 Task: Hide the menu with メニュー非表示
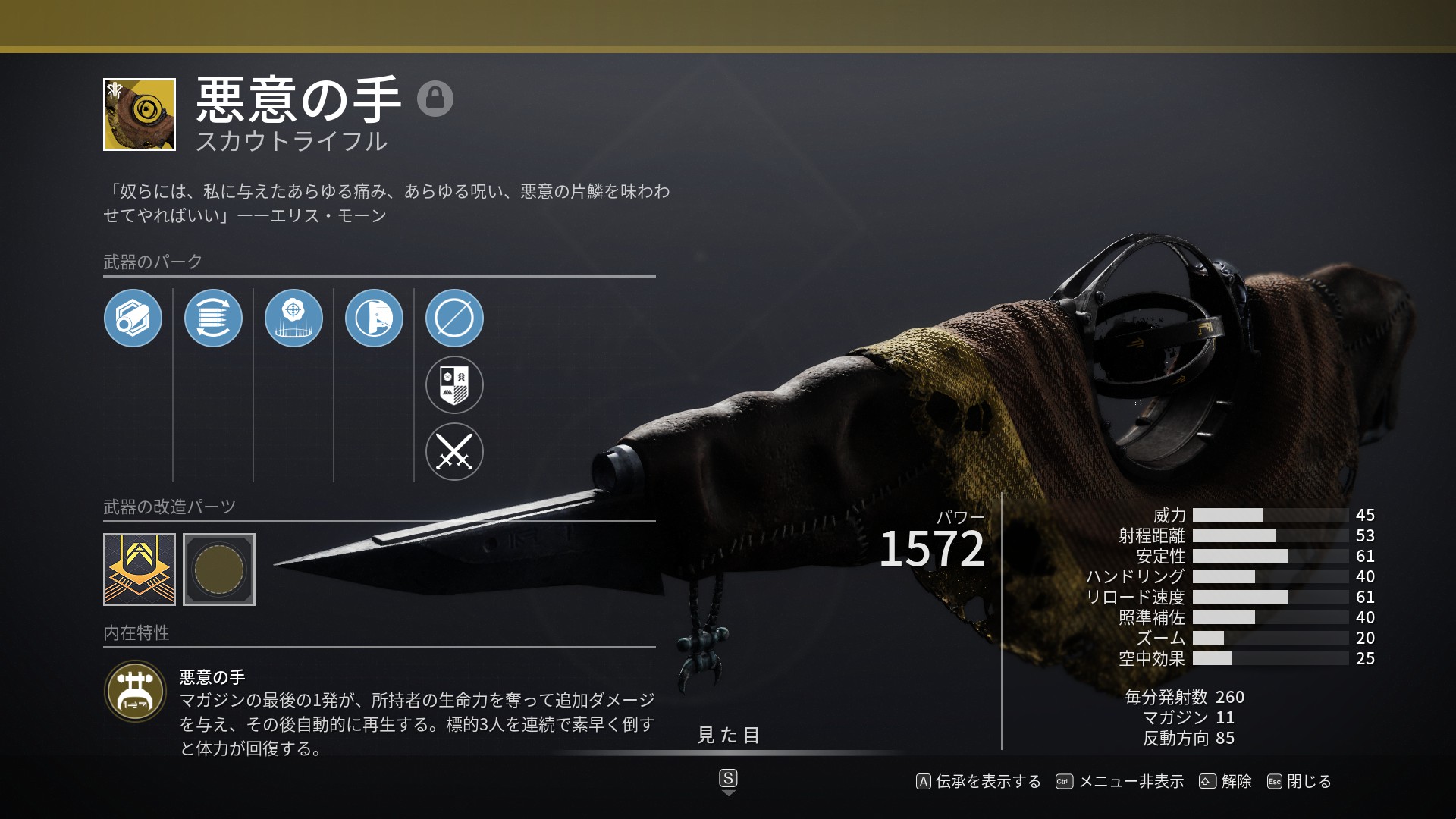click(1120, 782)
